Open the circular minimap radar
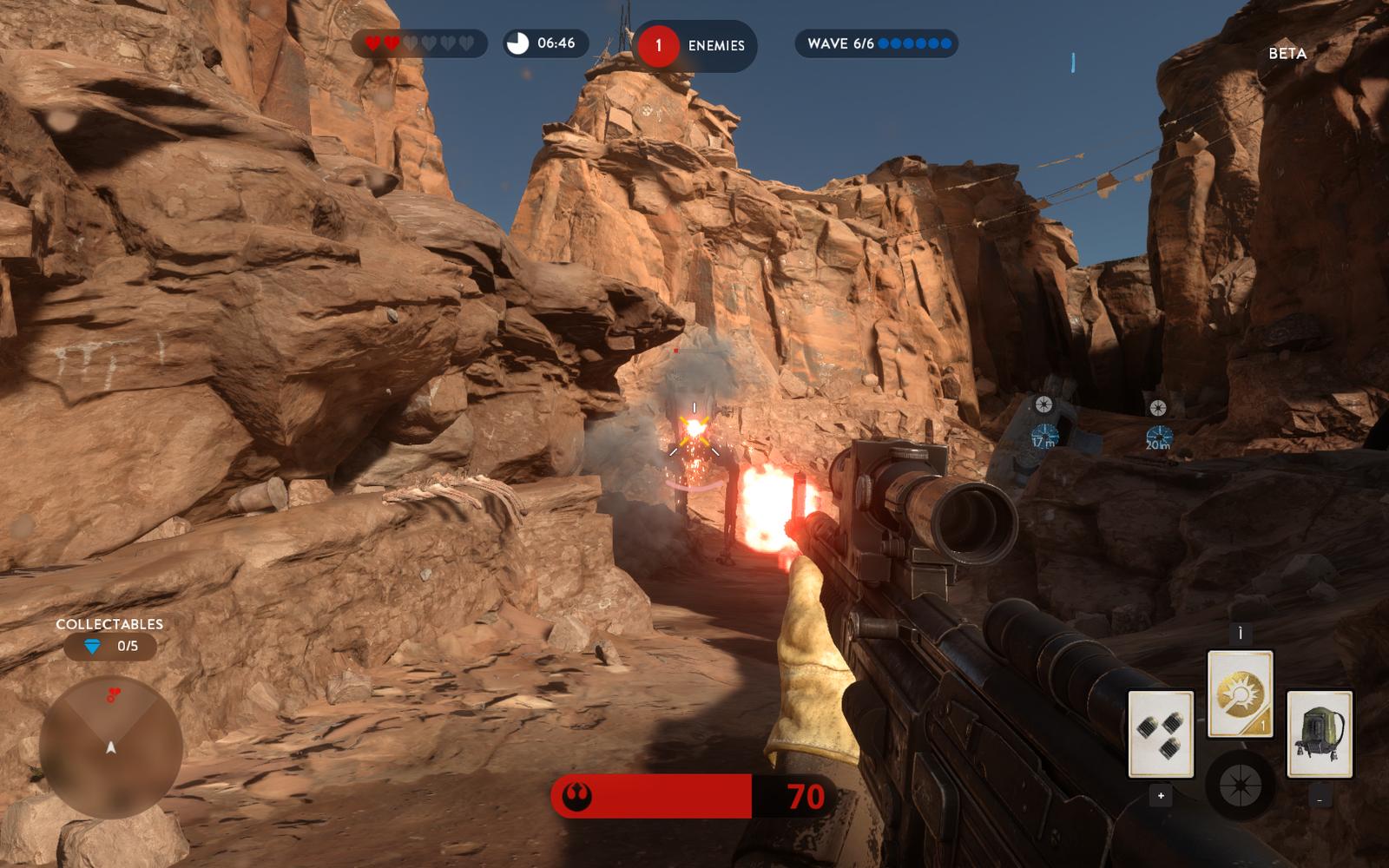 110,747
